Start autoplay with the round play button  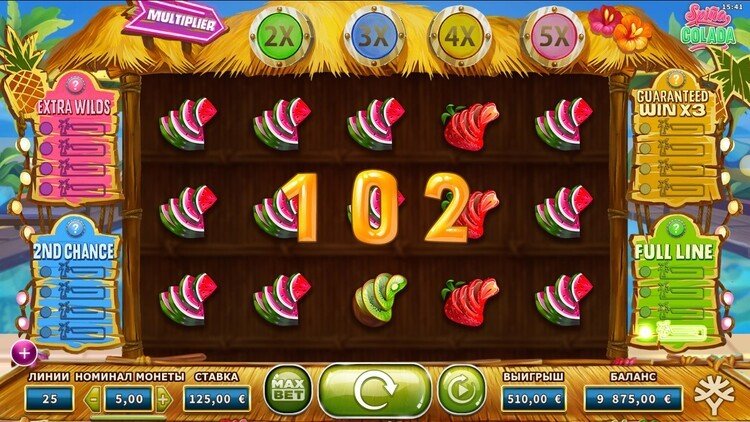pos(460,390)
